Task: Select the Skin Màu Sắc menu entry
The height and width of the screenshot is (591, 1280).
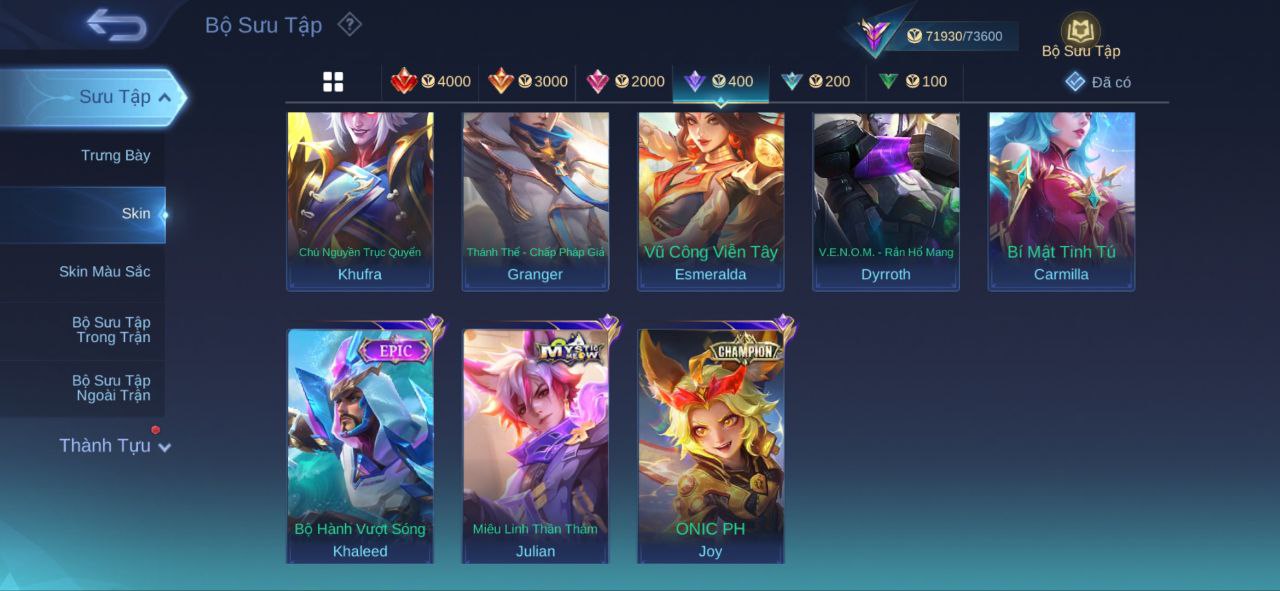Action: pos(104,271)
